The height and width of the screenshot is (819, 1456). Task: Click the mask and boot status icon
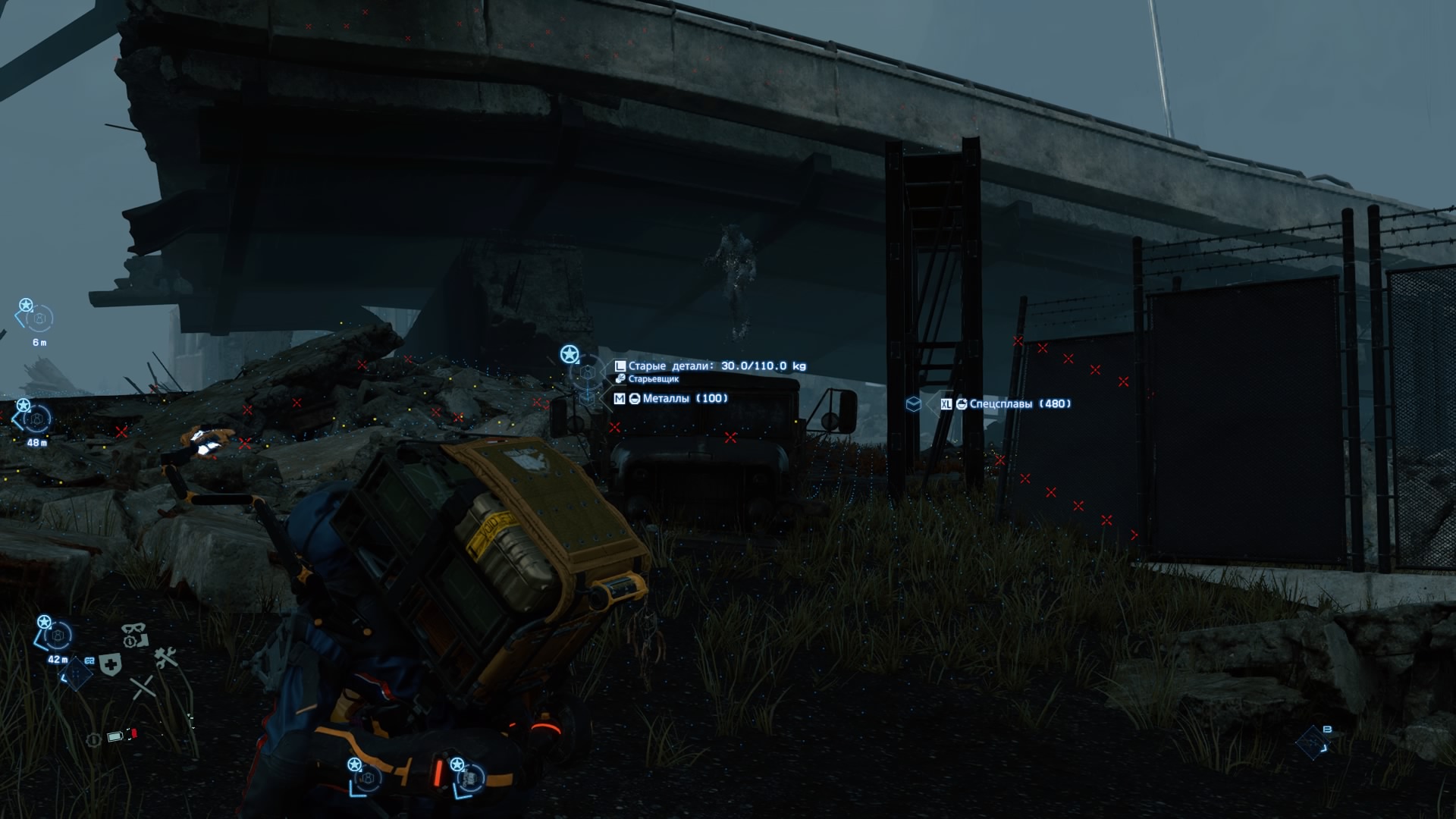point(134,635)
